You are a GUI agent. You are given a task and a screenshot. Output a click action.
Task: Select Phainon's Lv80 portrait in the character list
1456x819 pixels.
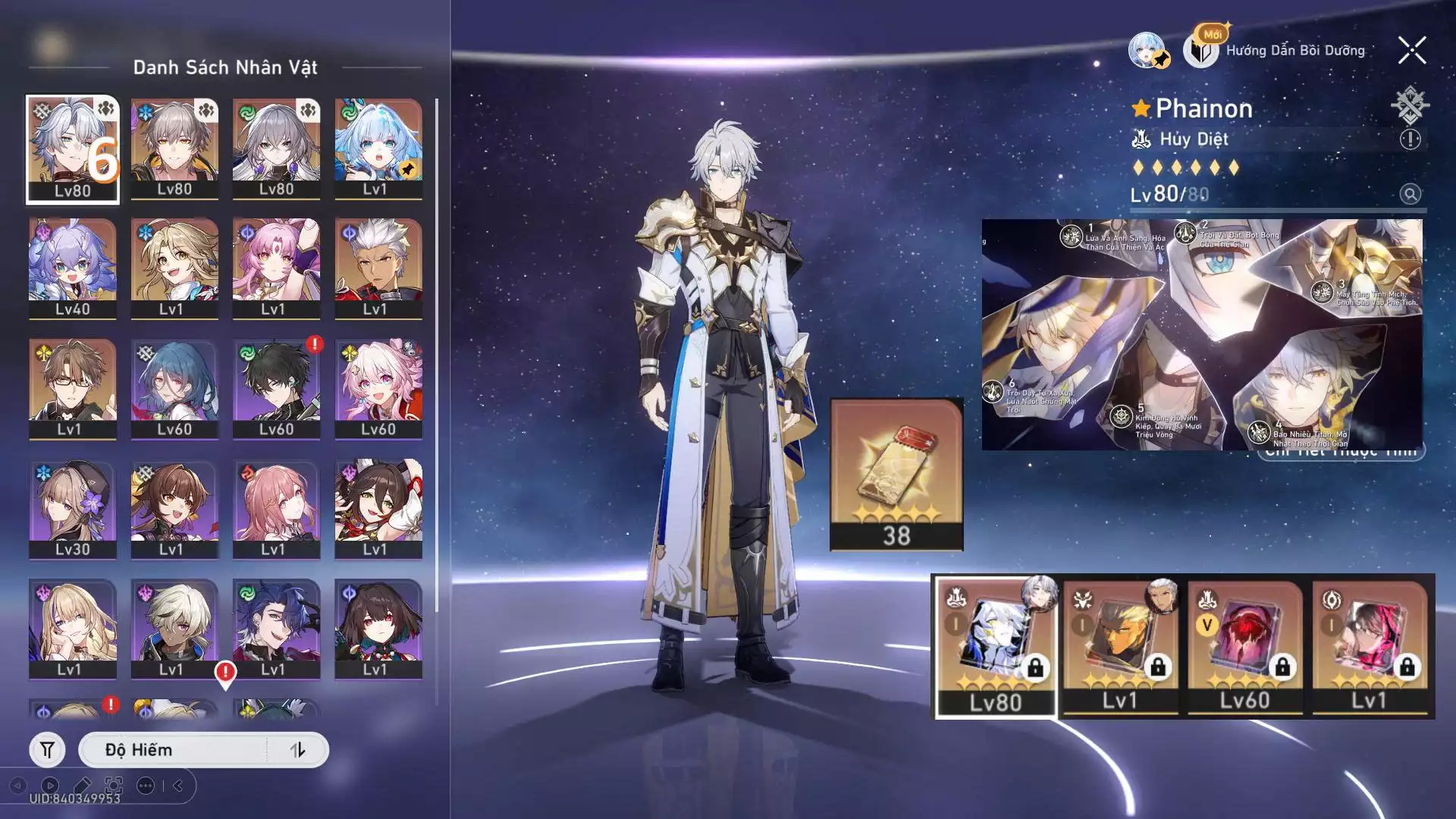[73, 149]
